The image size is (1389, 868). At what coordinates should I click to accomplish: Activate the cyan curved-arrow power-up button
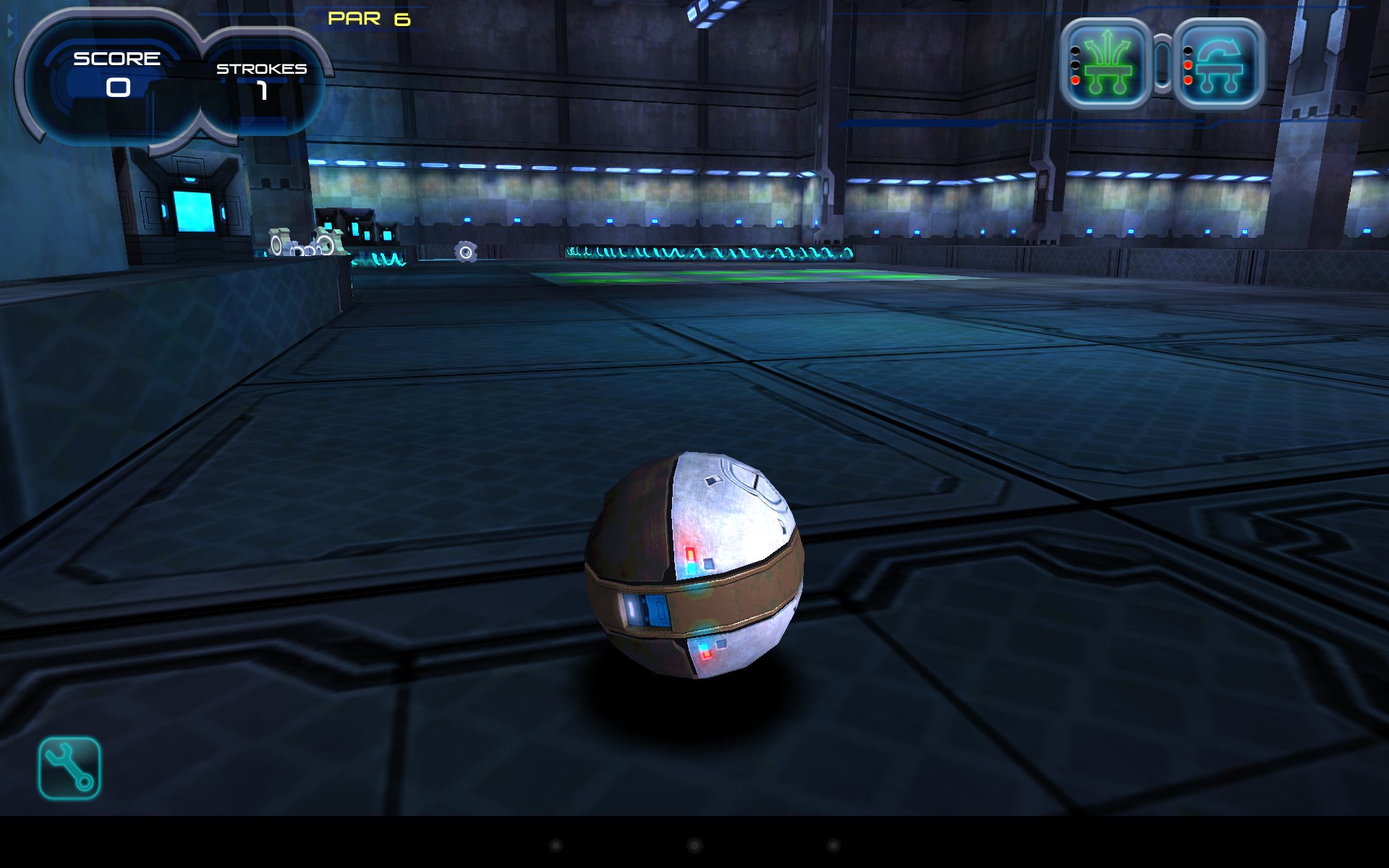point(1219,64)
